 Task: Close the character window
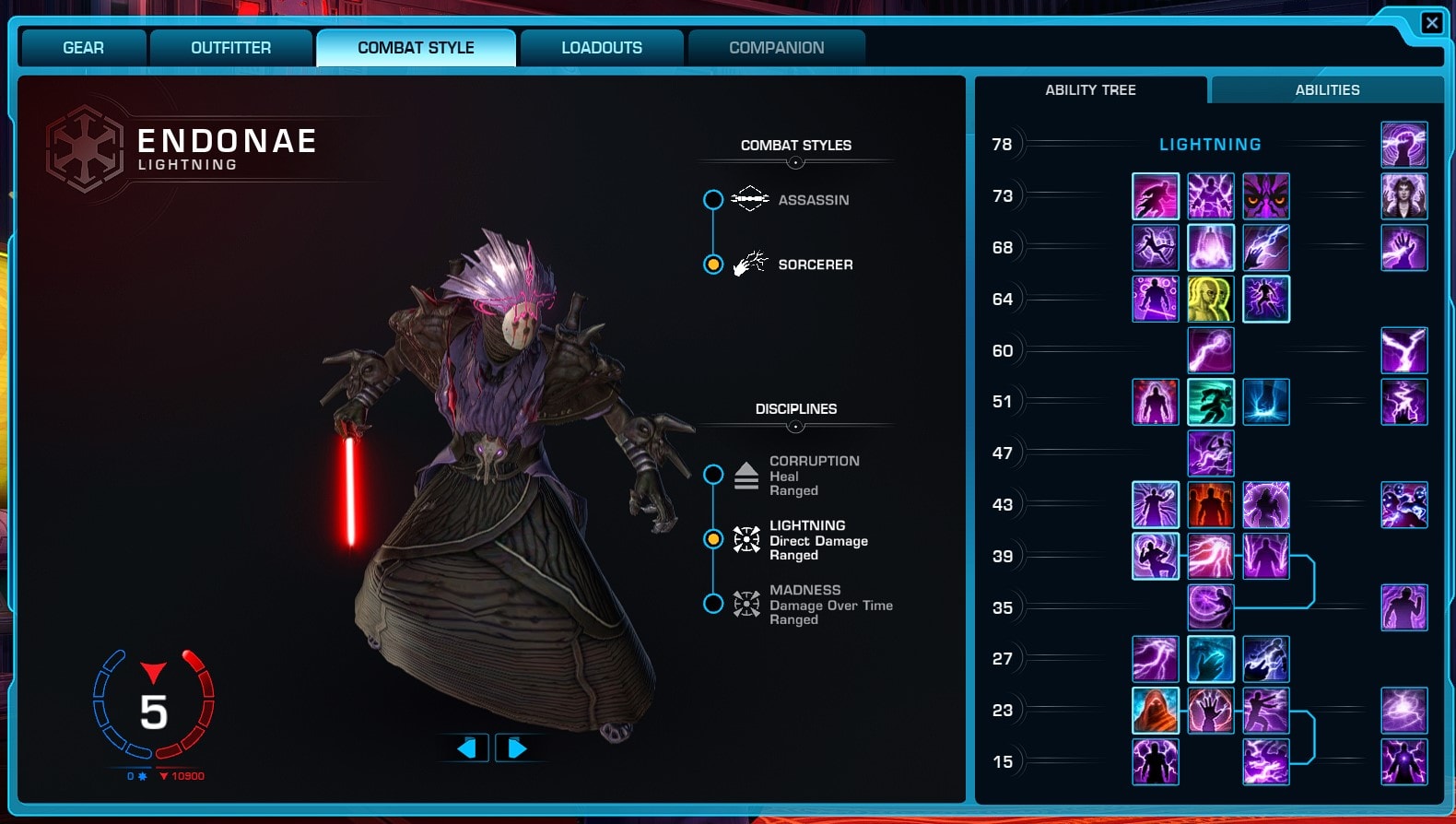click(x=1431, y=23)
